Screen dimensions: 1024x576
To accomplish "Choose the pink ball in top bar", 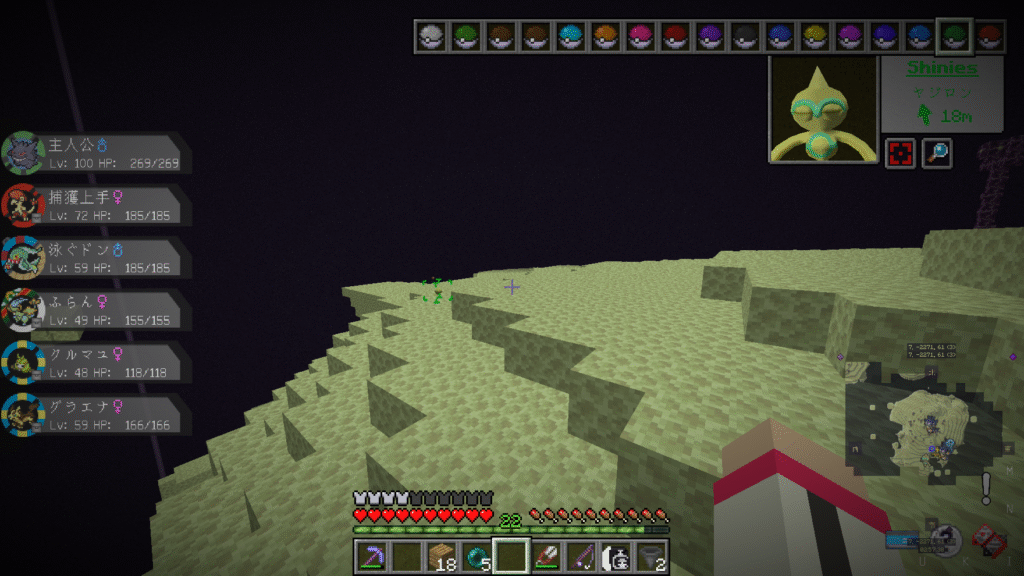I will tap(640, 37).
